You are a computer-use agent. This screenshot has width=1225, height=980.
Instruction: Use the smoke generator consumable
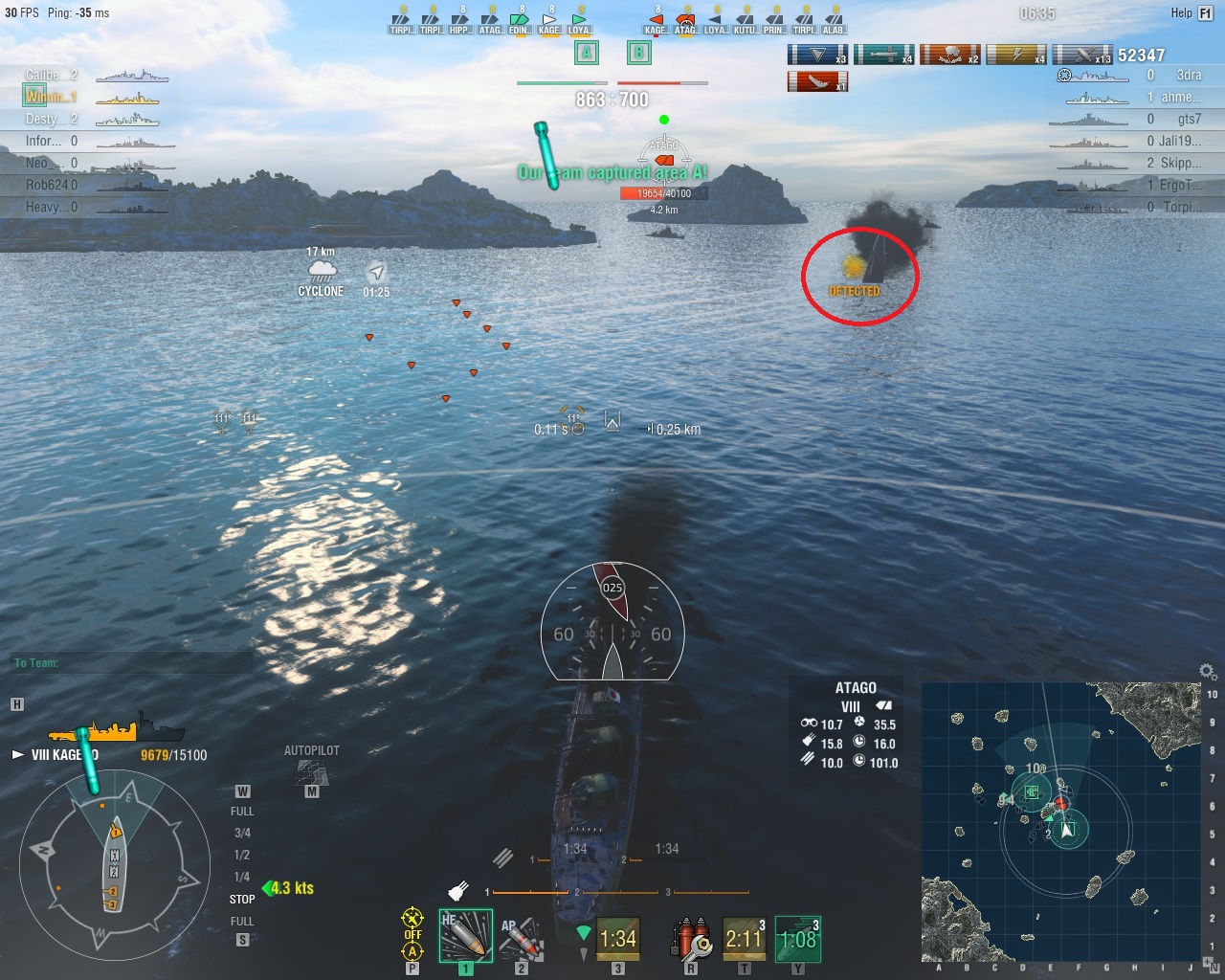745,939
